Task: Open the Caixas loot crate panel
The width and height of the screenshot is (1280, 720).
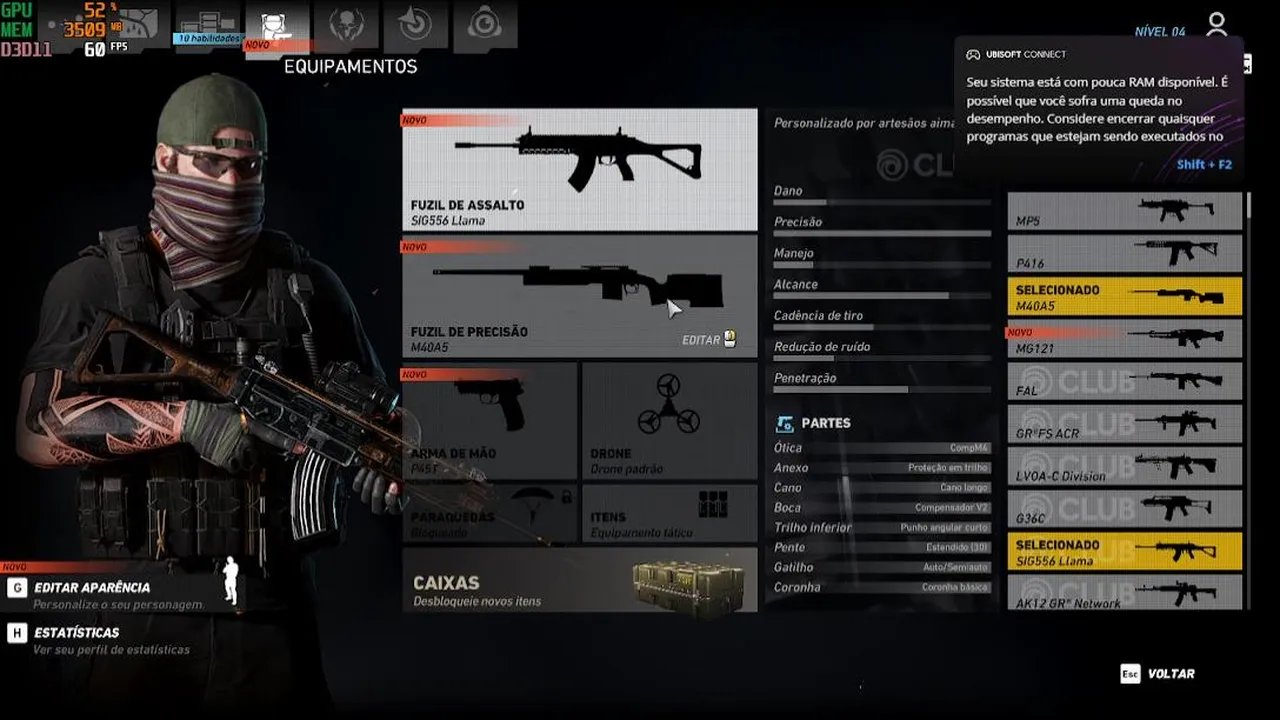Action: [x=579, y=580]
